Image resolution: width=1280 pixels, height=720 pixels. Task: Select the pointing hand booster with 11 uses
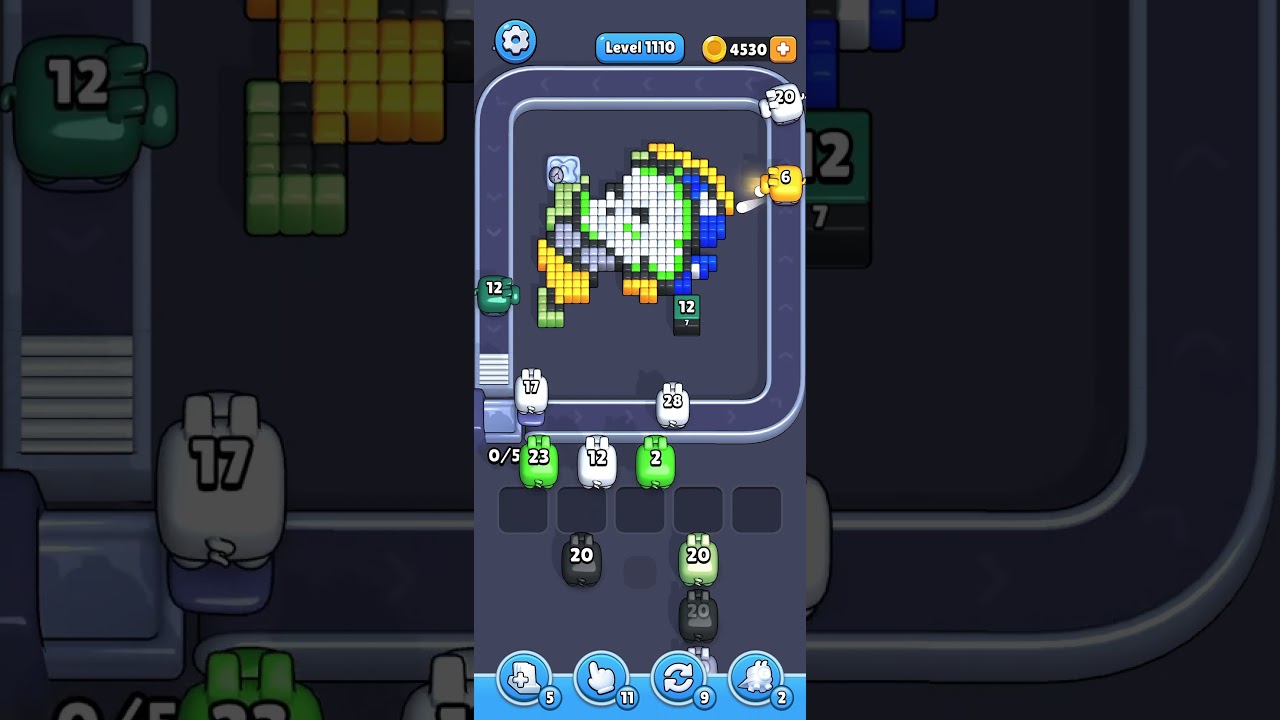click(x=601, y=679)
